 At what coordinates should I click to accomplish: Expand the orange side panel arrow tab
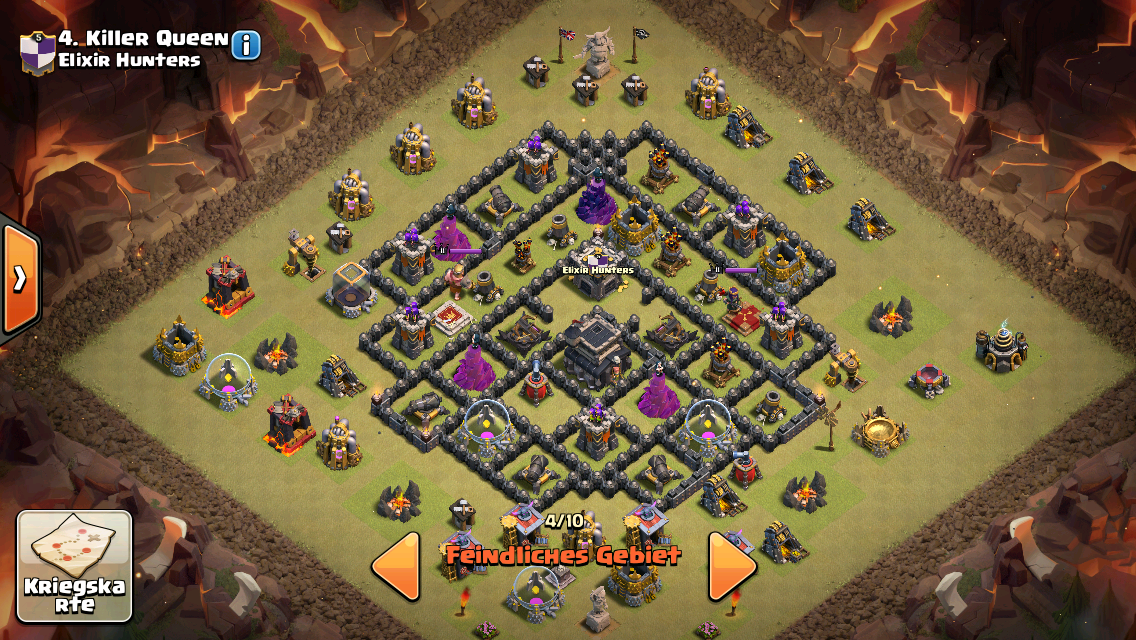(19, 280)
